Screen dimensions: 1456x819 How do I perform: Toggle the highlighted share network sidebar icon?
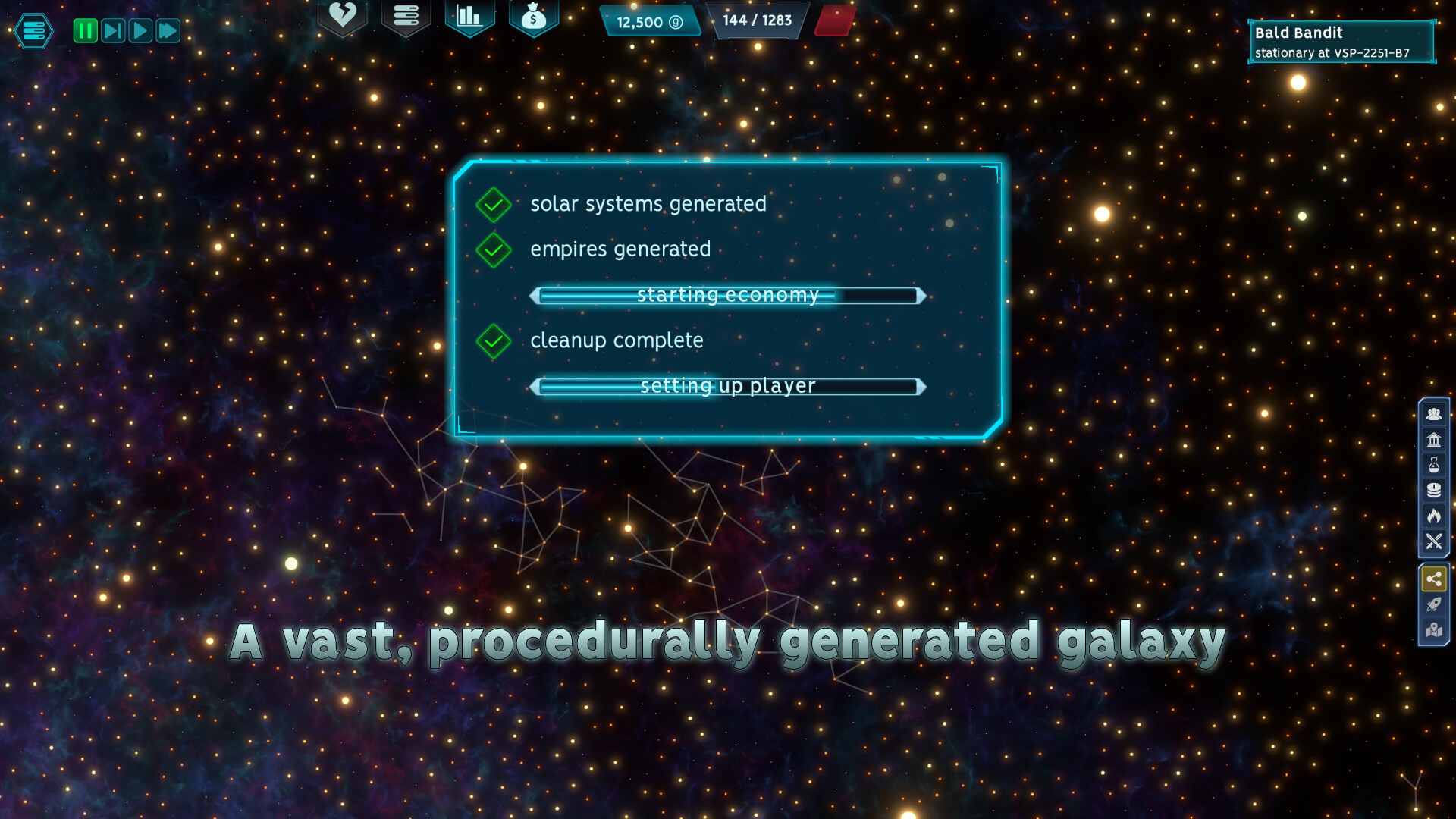point(1433,578)
